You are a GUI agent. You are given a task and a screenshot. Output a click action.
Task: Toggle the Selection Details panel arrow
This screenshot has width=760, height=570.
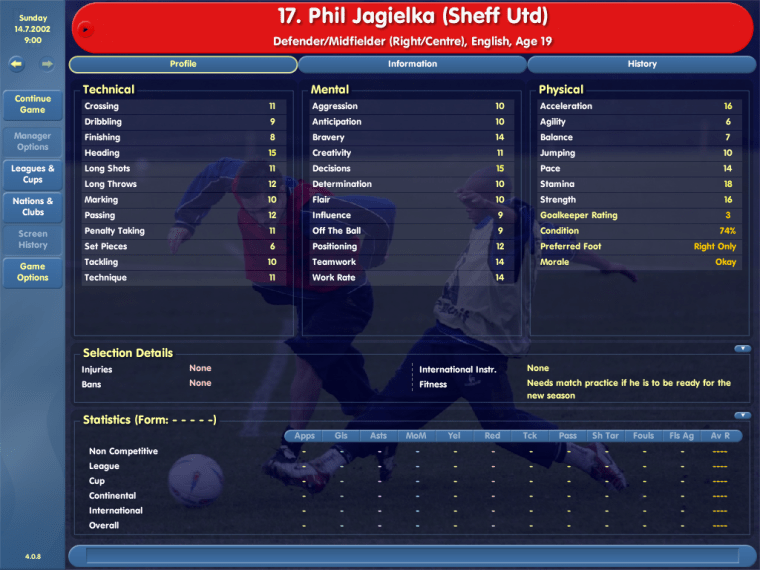[x=742, y=349]
